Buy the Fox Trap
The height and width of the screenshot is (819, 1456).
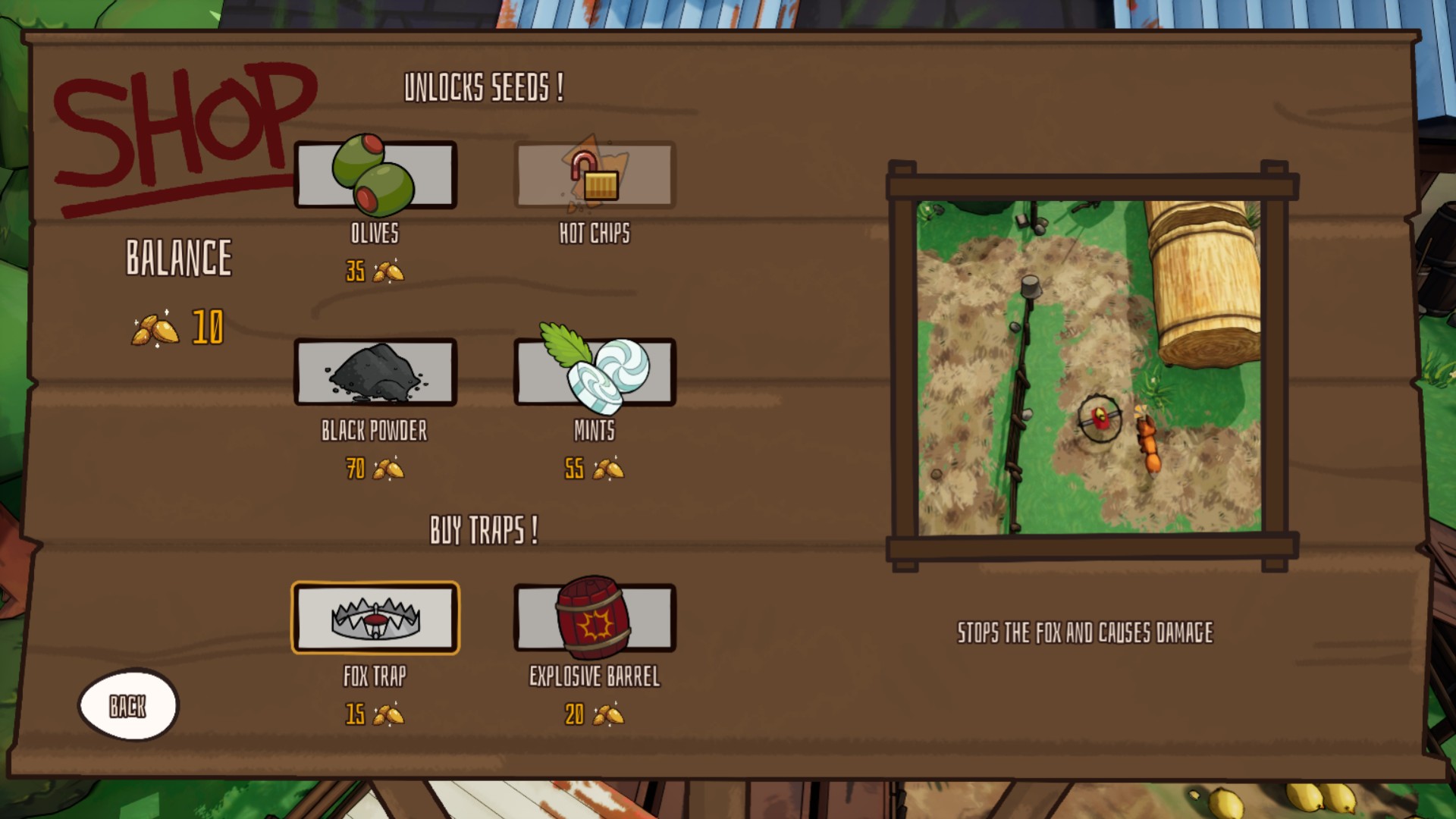pos(375,618)
